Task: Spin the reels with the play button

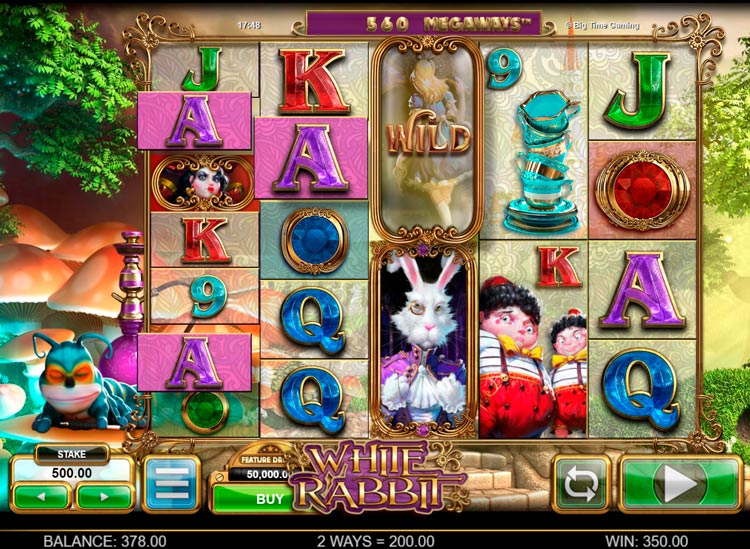Action: coord(678,484)
